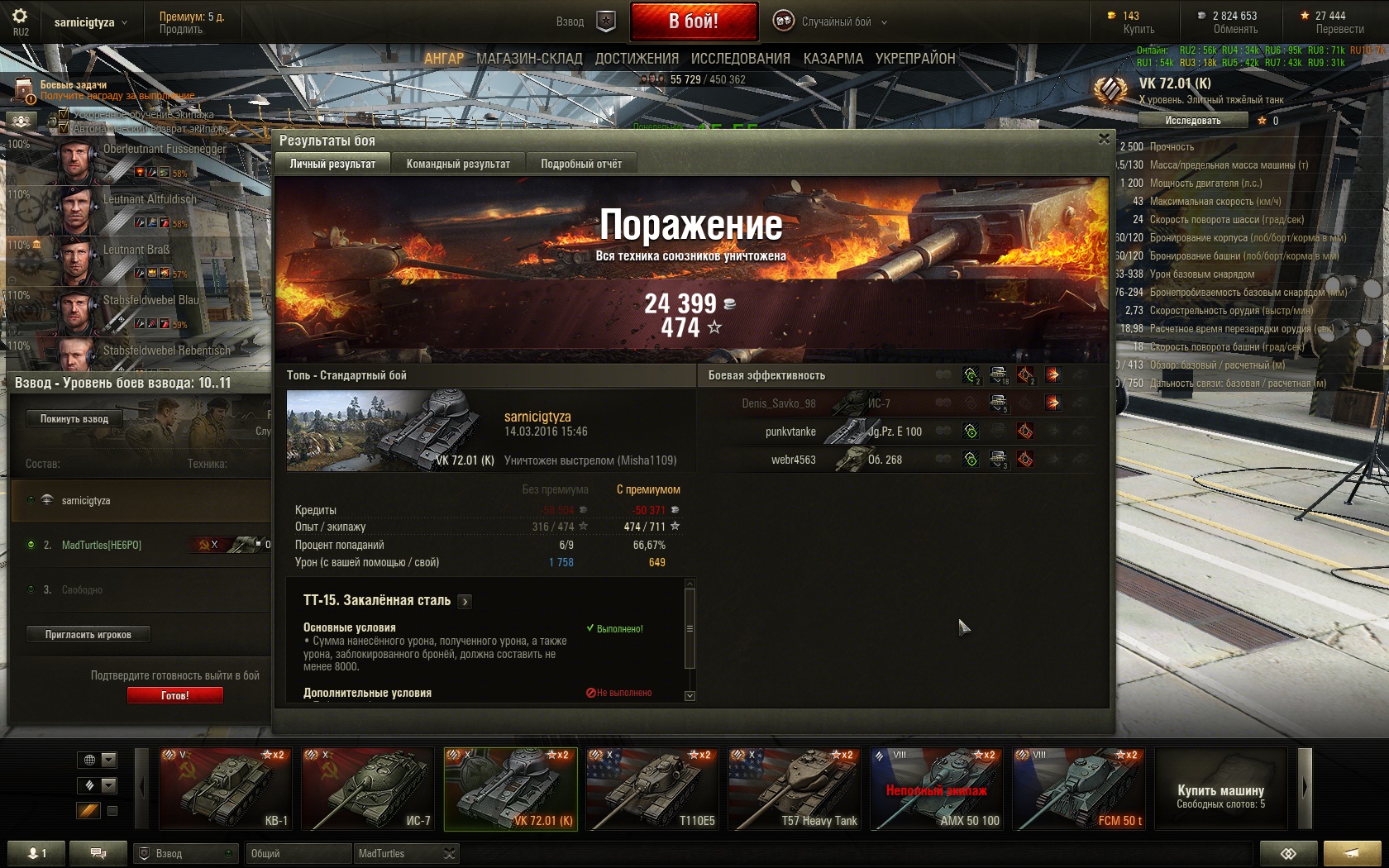
Task: Invite players via Пригласить игроков
Action: pos(88,634)
